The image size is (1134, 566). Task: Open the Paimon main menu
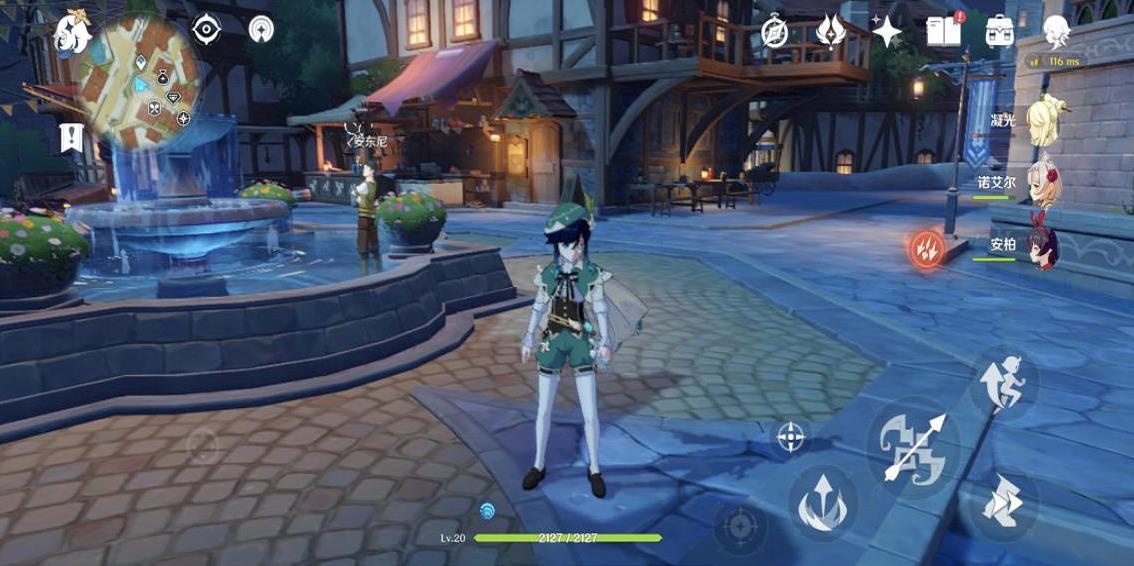pyautogui.click(x=72, y=33)
